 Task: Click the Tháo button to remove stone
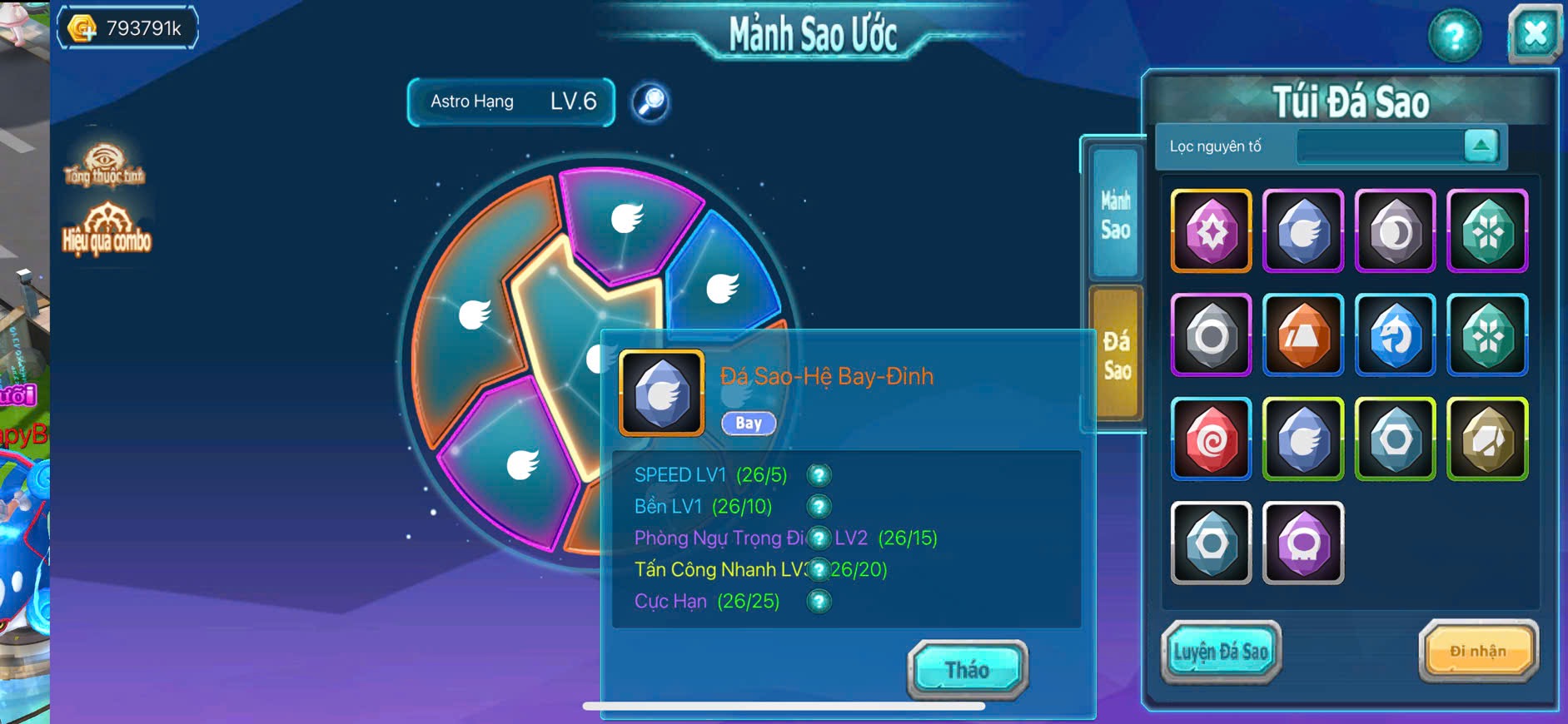[x=967, y=669]
